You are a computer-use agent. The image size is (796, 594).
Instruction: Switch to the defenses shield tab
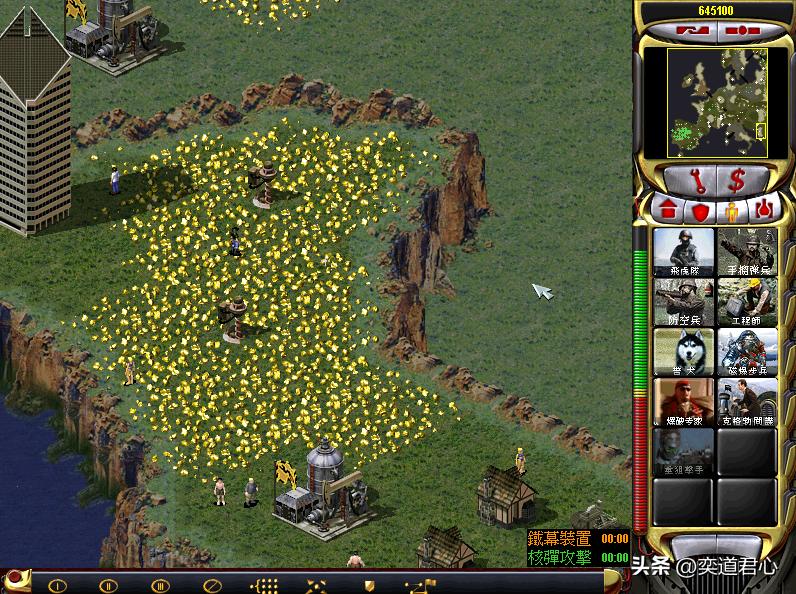pos(699,211)
